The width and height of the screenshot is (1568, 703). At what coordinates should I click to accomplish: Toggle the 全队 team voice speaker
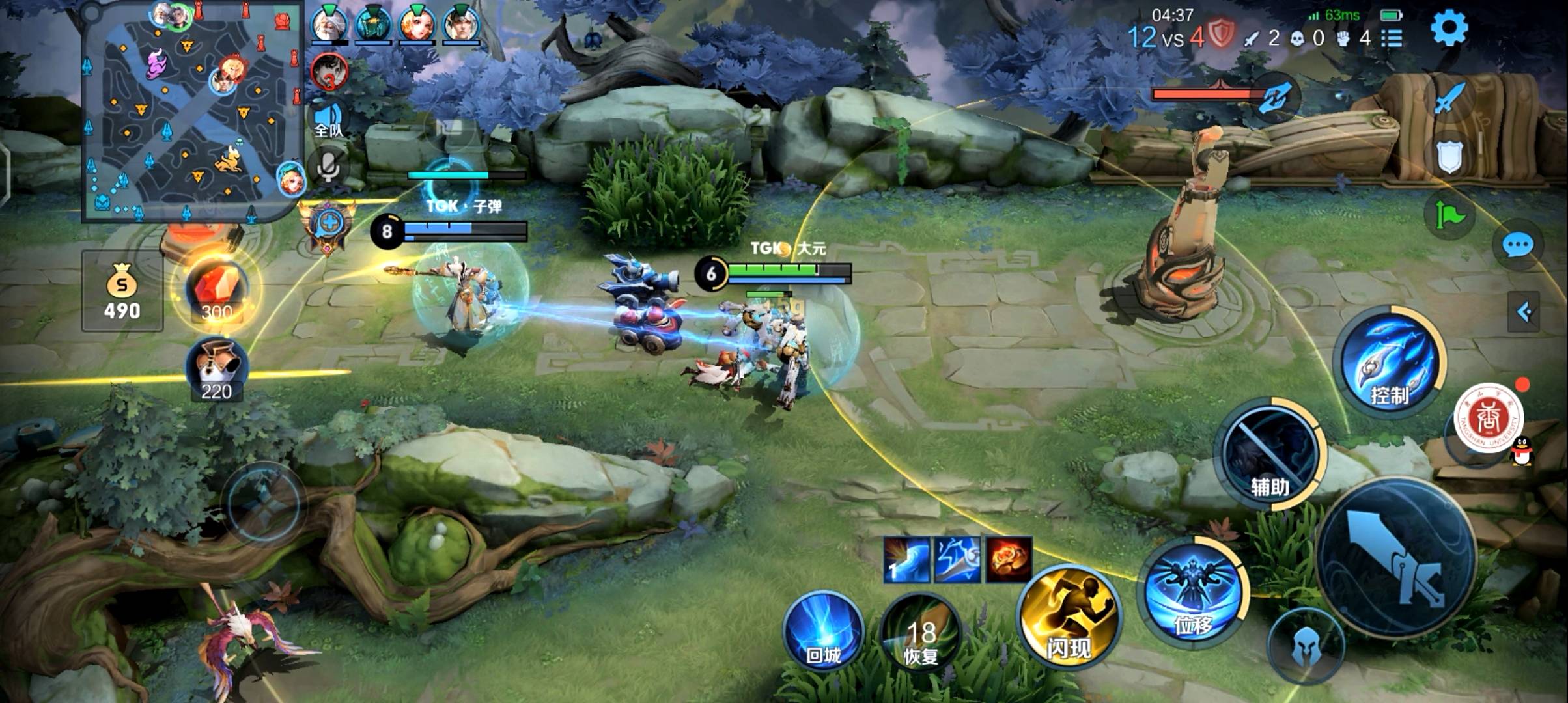[328, 118]
